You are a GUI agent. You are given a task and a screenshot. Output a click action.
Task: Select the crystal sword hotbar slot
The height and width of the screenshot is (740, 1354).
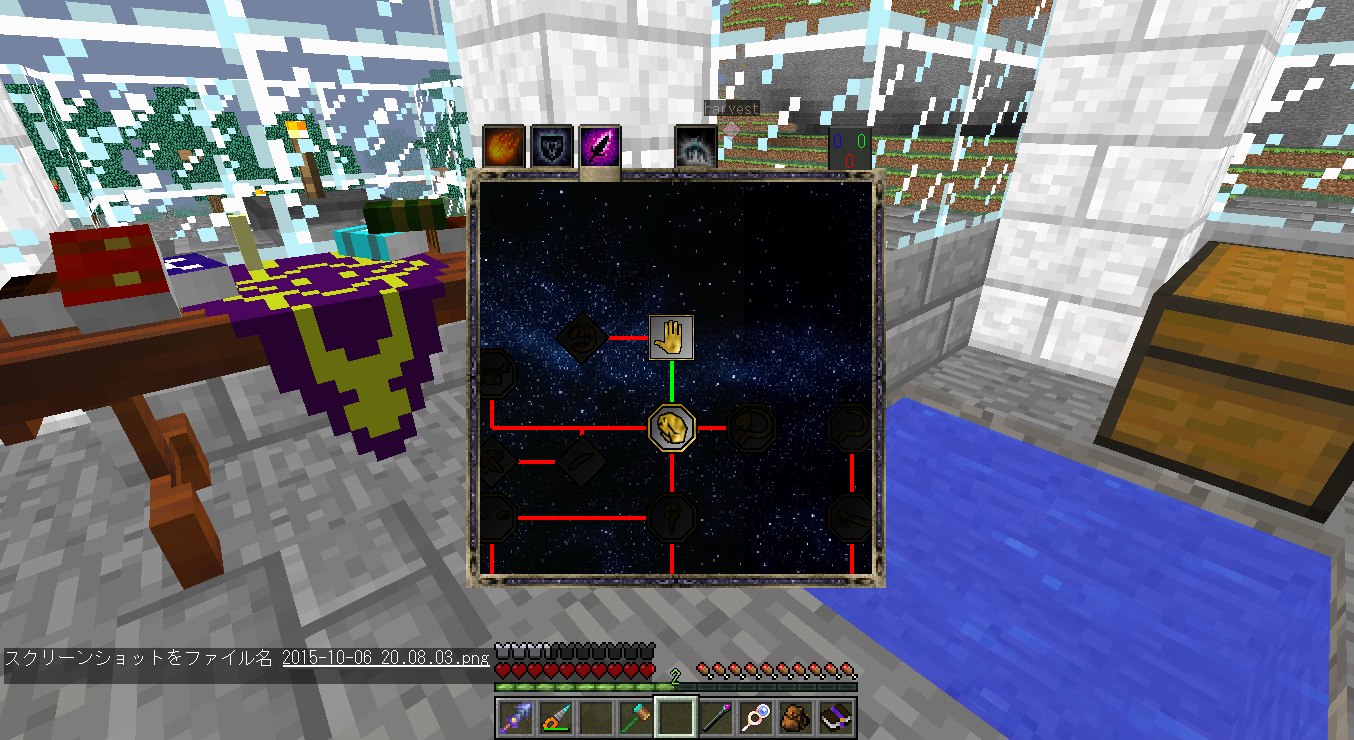(516, 716)
